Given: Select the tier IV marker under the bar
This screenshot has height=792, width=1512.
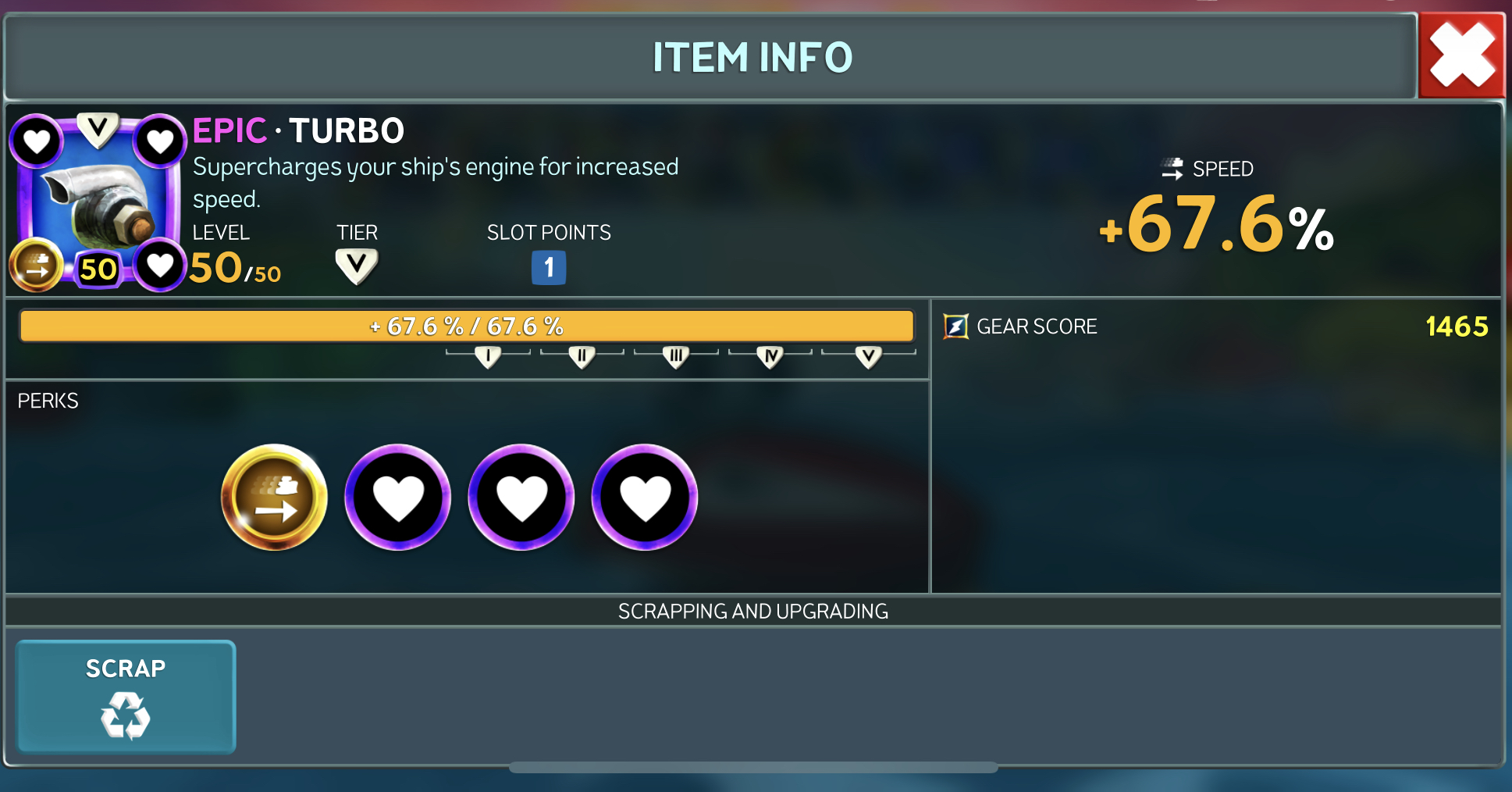Looking at the screenshot, I should (770, 357).
